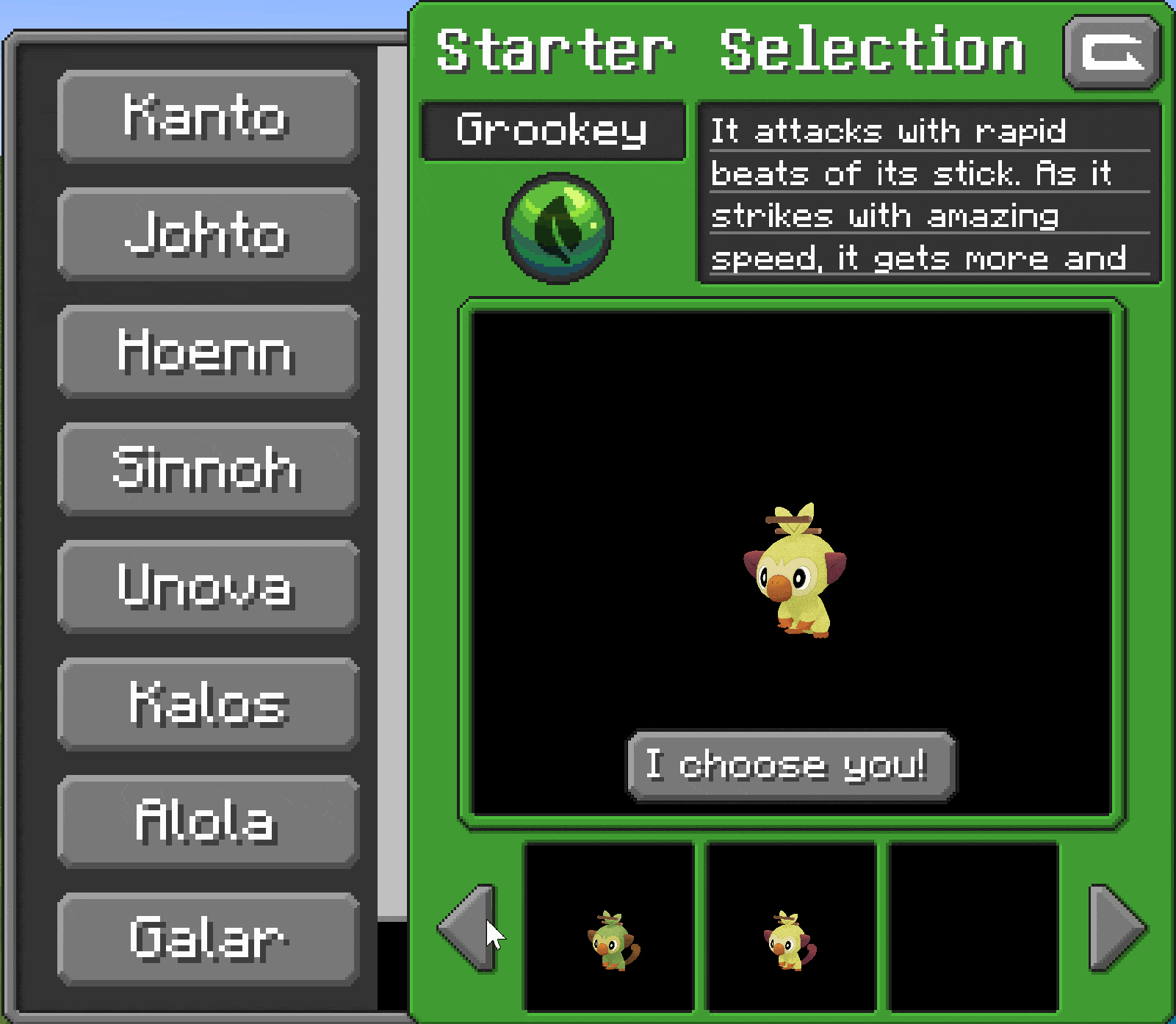This screenshot has height=1024, width=1176.
Task: Open the Hoenn starter list
Action: tap(208, 351)
